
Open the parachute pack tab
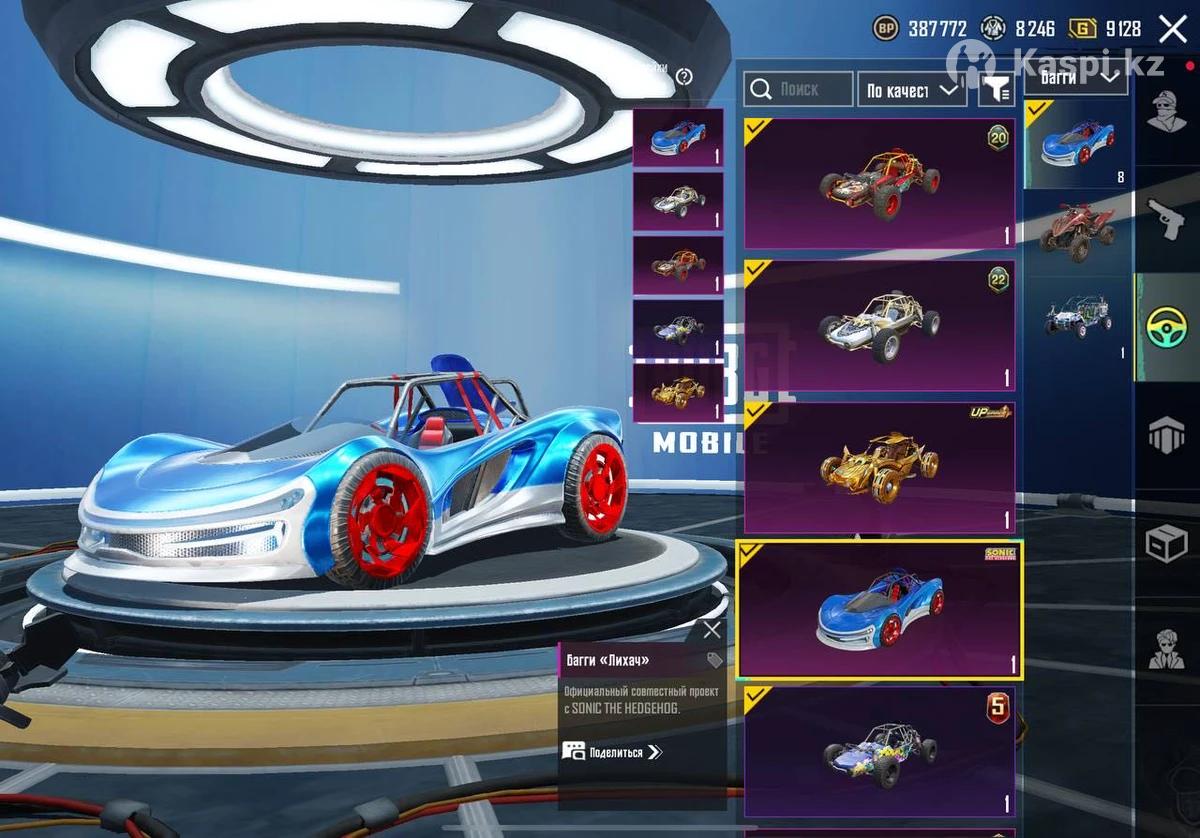point(1166,435)
